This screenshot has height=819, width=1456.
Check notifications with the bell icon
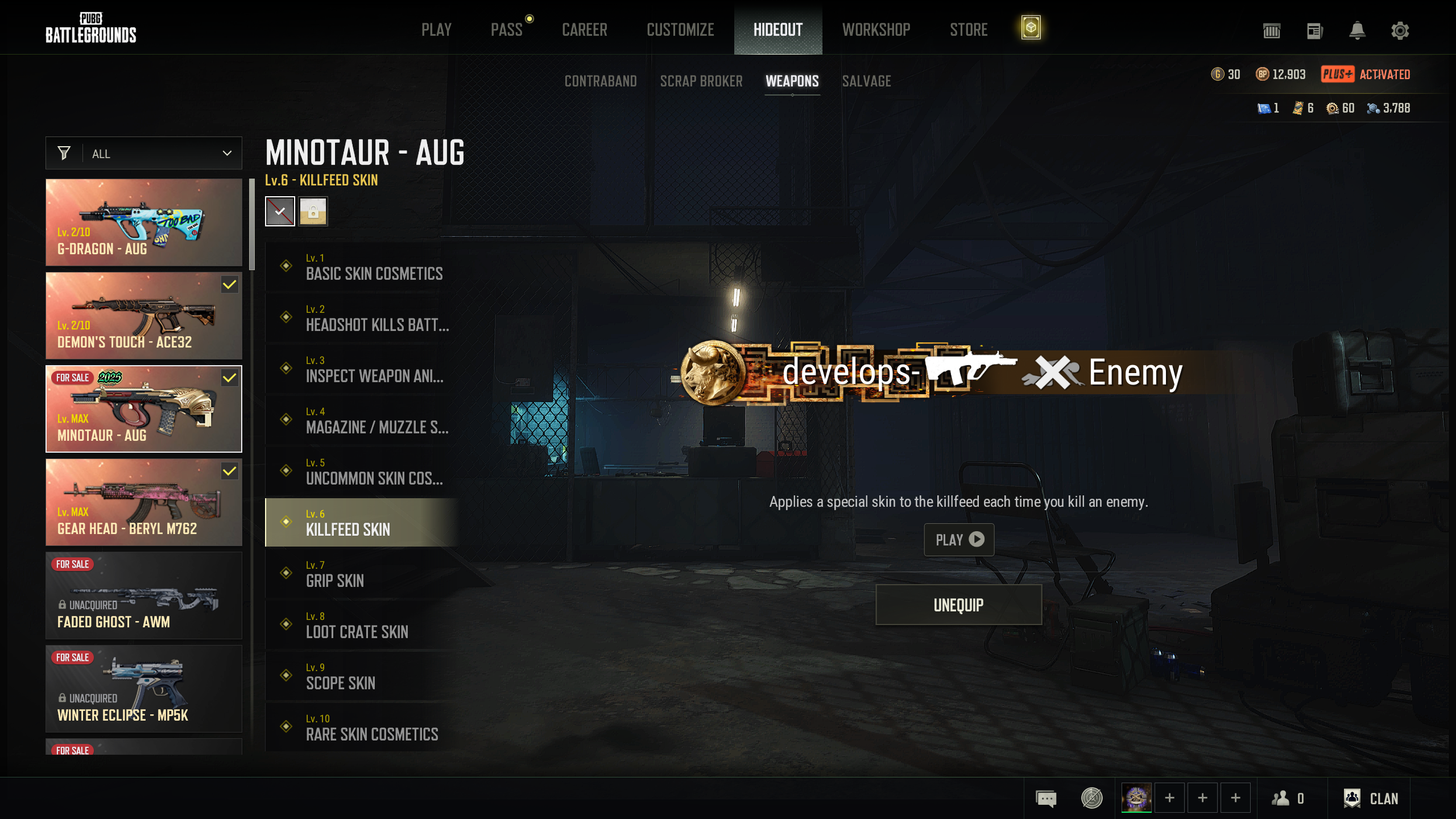[1357, 31]
